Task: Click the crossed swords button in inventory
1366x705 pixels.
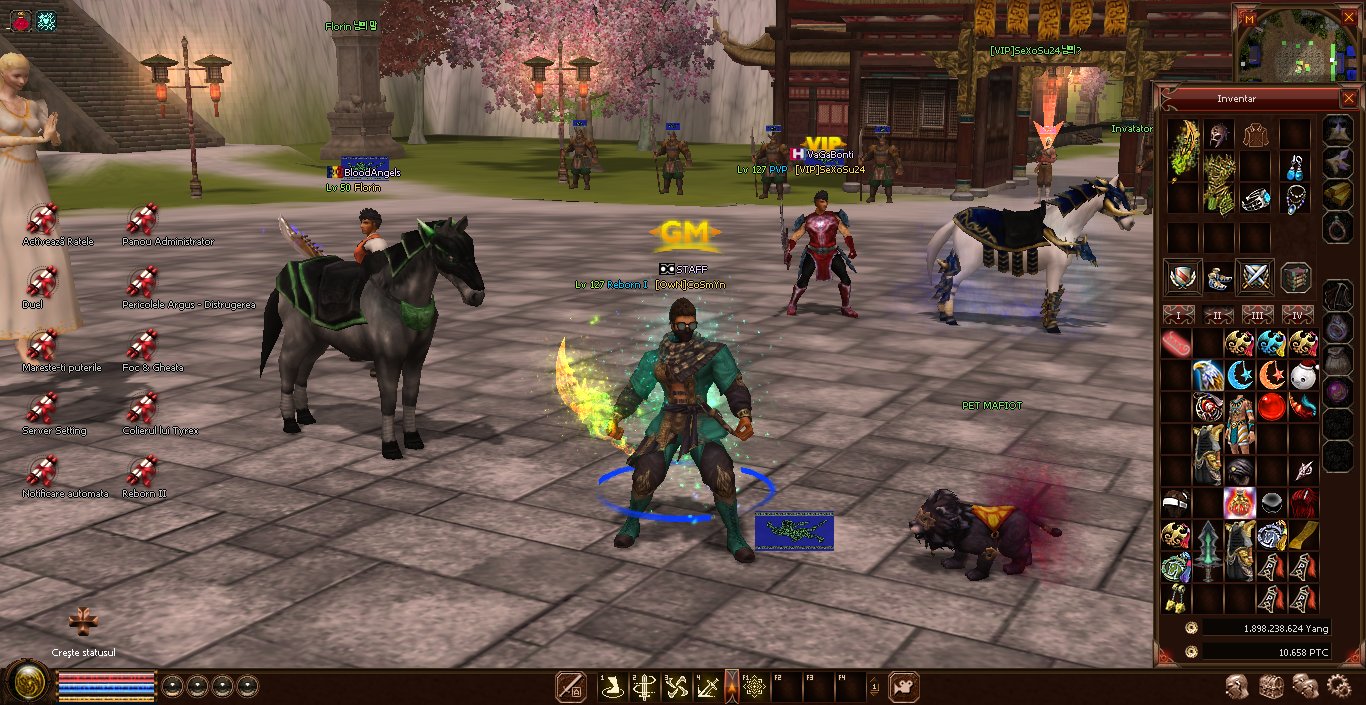Action: [1254, 276]
